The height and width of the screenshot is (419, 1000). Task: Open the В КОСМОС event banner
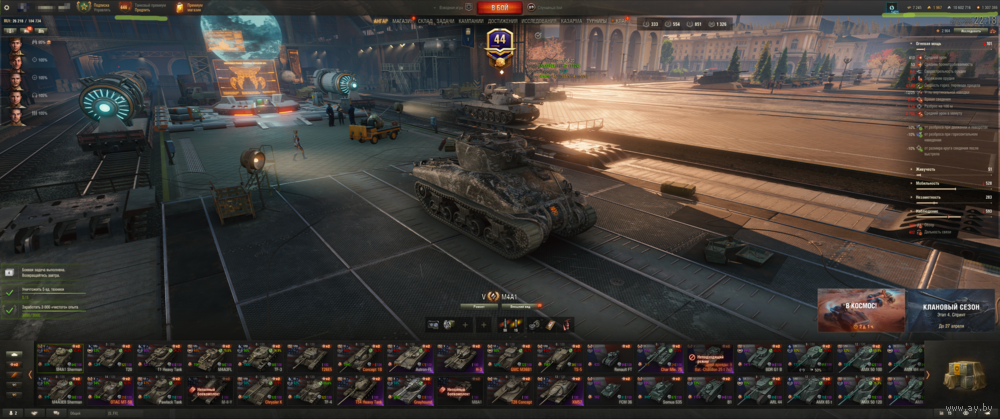(x=862, y=310)
